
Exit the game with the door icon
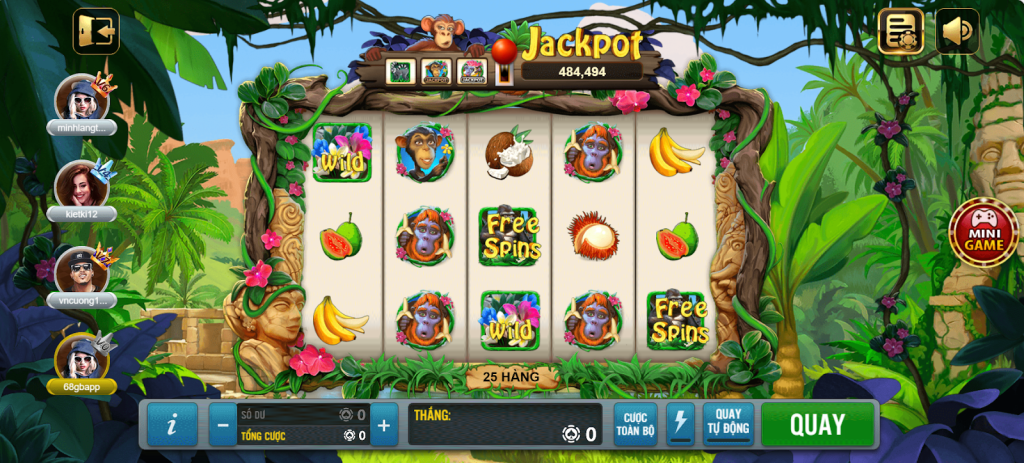(96, 32)
